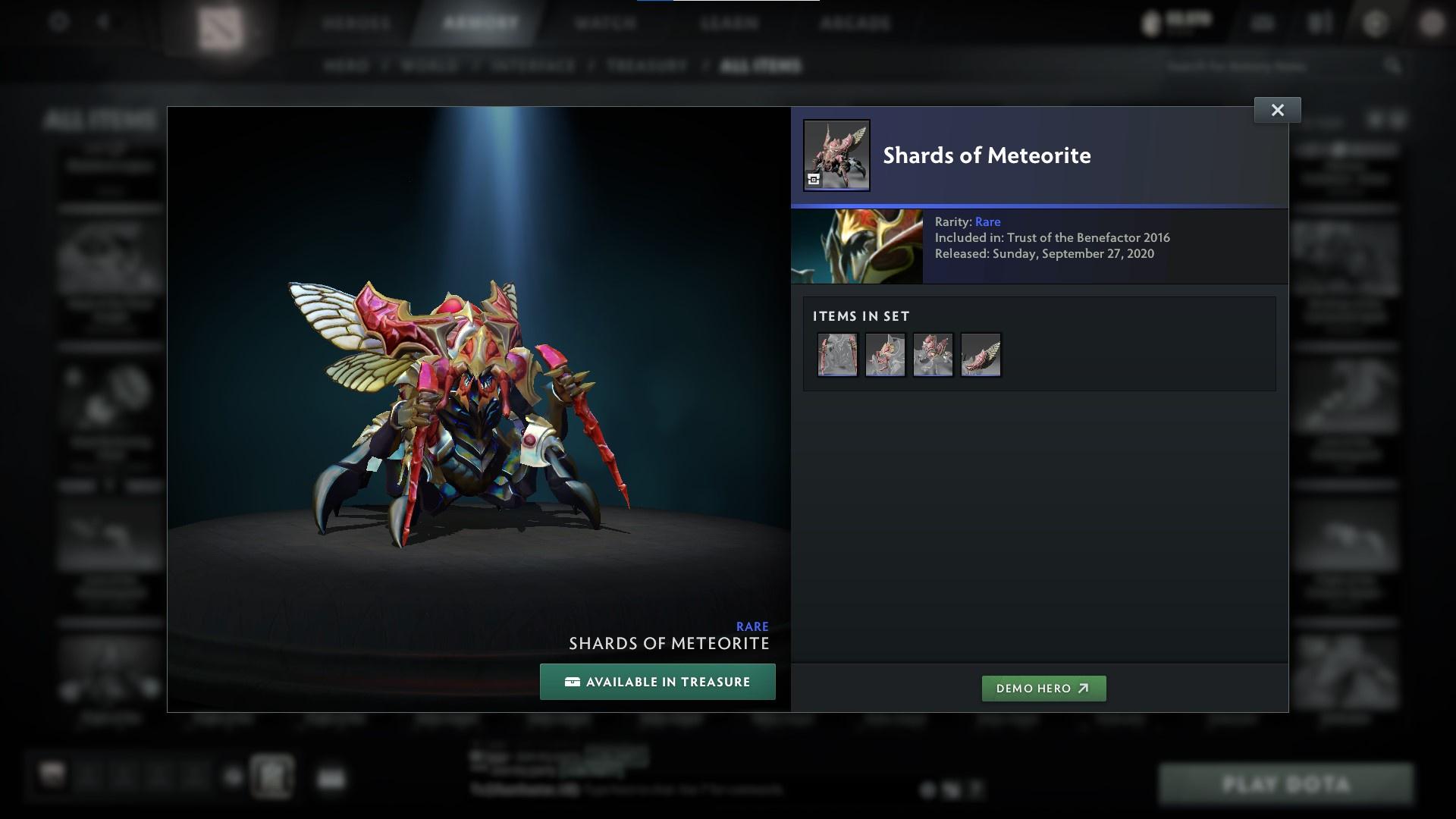Select the last item thumbnail in Items in Set

(981, 354)
